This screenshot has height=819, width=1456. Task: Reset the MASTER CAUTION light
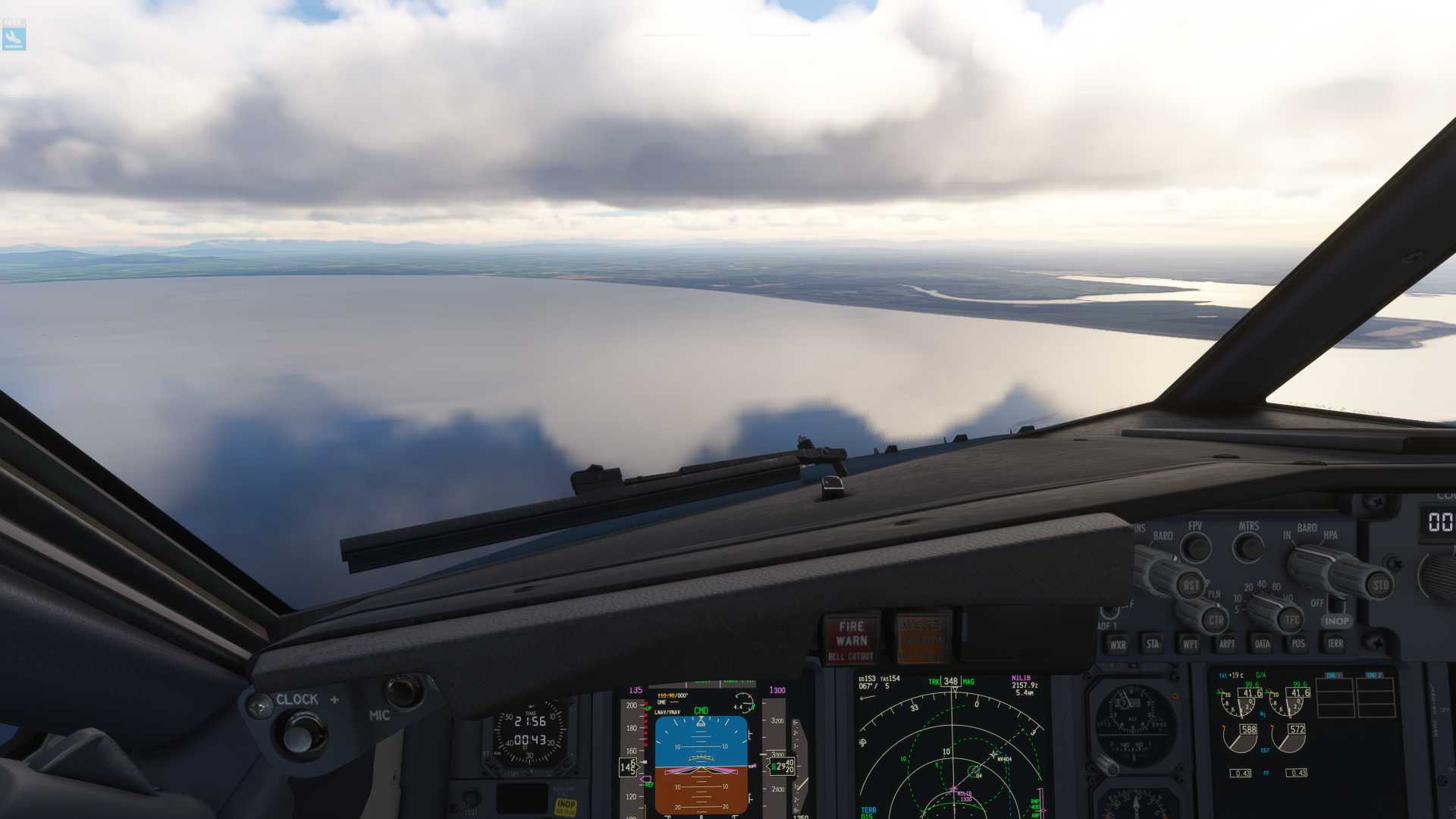(923, 639)
